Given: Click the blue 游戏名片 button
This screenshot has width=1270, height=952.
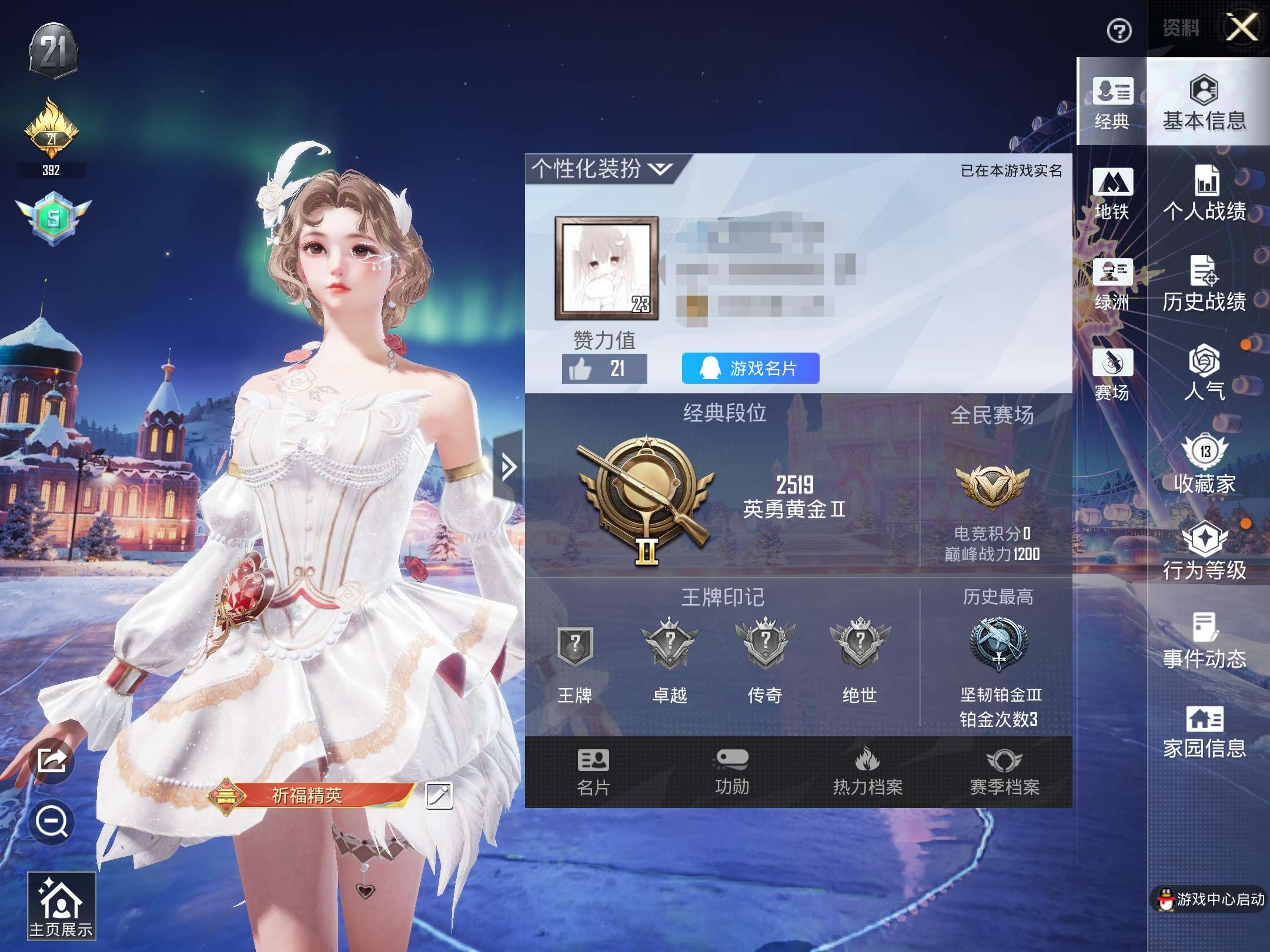Looking at the screenshot, I should [750, 368].
